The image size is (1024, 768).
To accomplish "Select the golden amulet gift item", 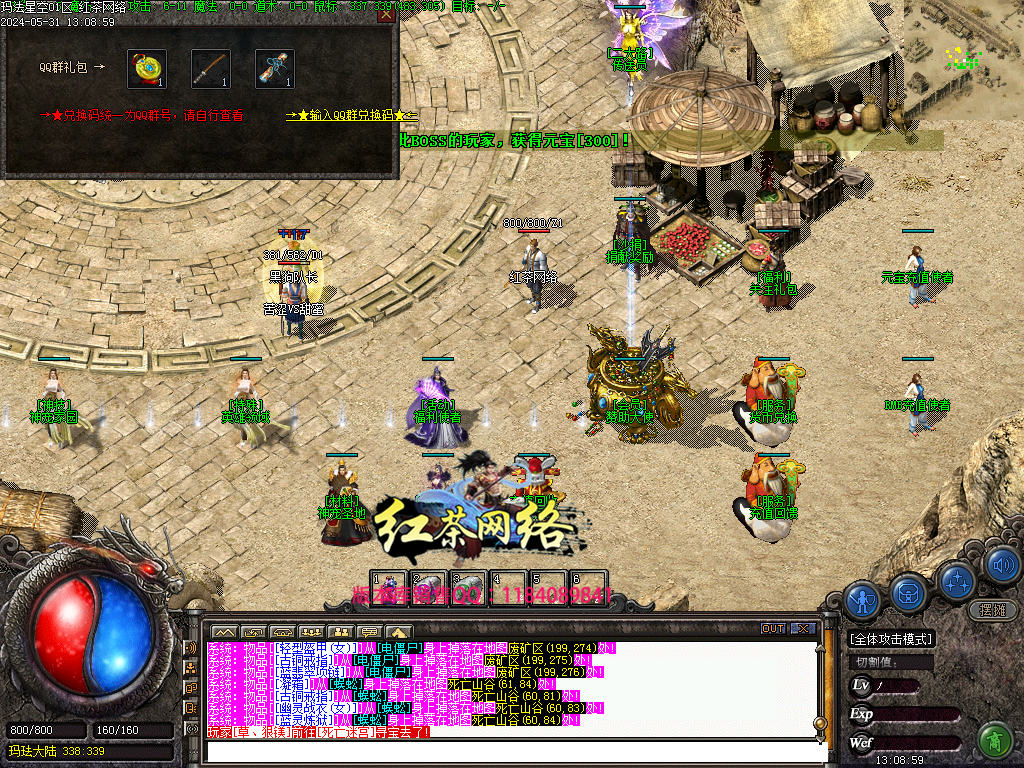I will pyautogui.click(x=147, y=69).
